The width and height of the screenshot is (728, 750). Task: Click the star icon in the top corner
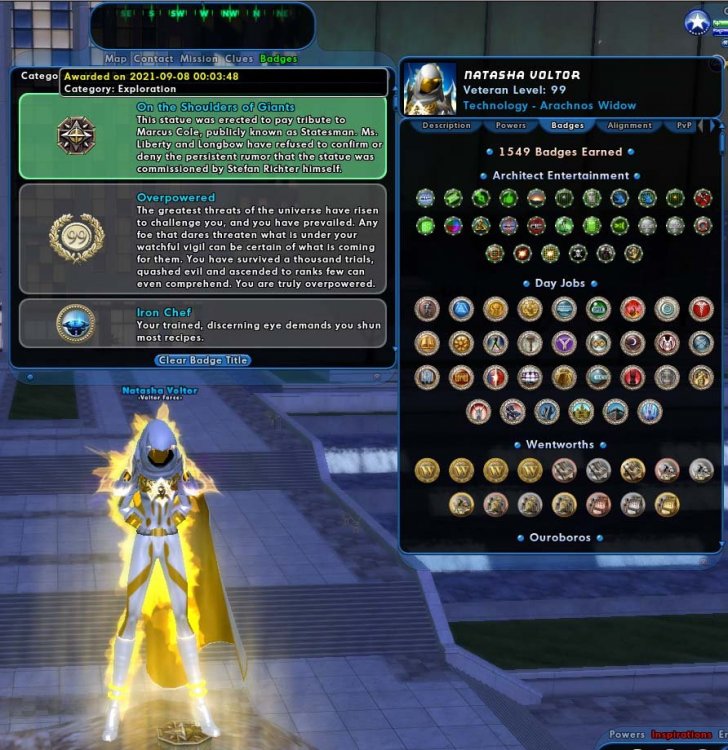click(697, 22)
